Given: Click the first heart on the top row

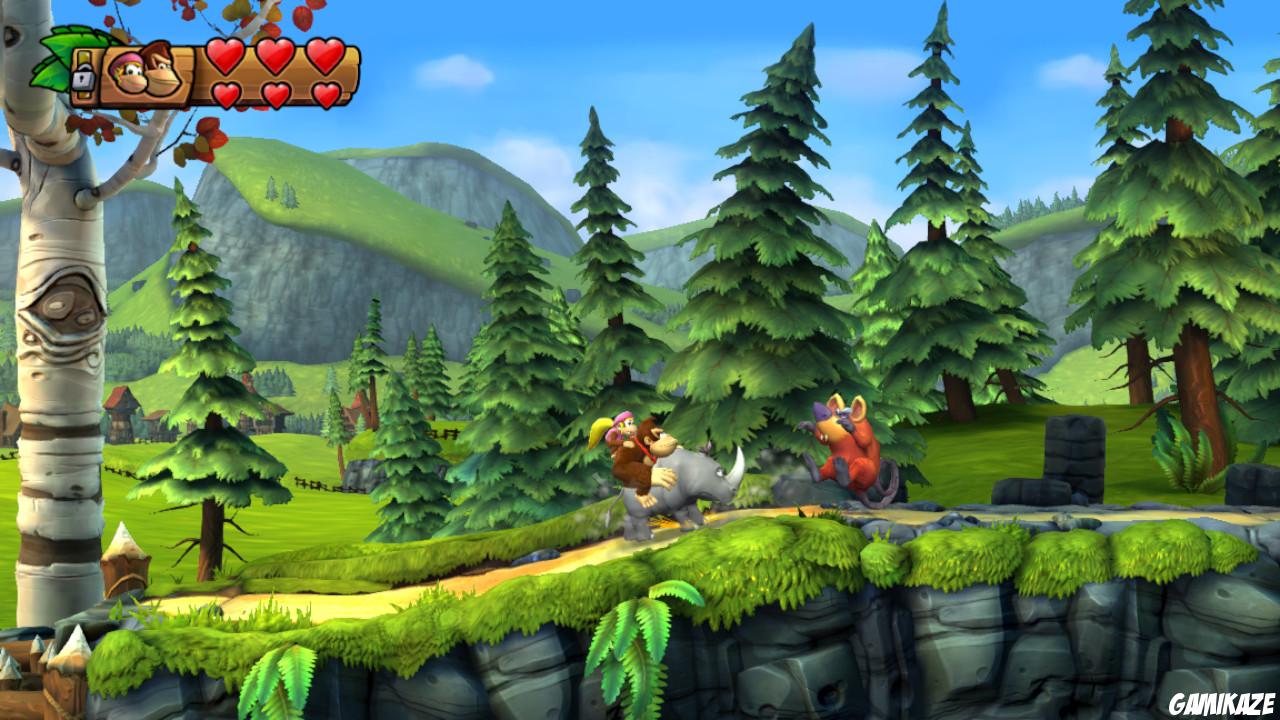Looking at the screenshot, I should (x=223, y=57).
